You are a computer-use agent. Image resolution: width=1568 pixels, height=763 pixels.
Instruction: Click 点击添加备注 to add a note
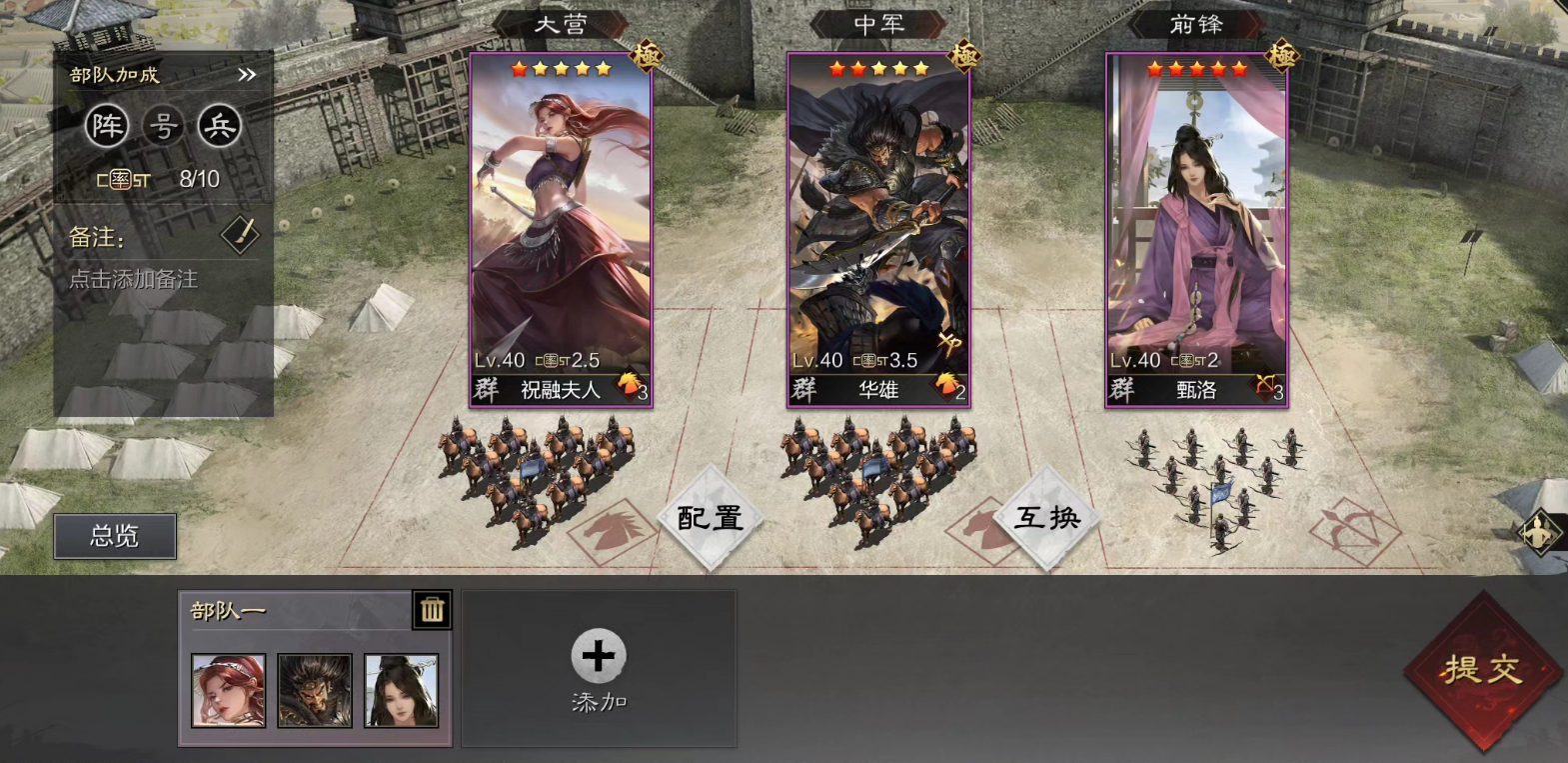tap(133, 279)
